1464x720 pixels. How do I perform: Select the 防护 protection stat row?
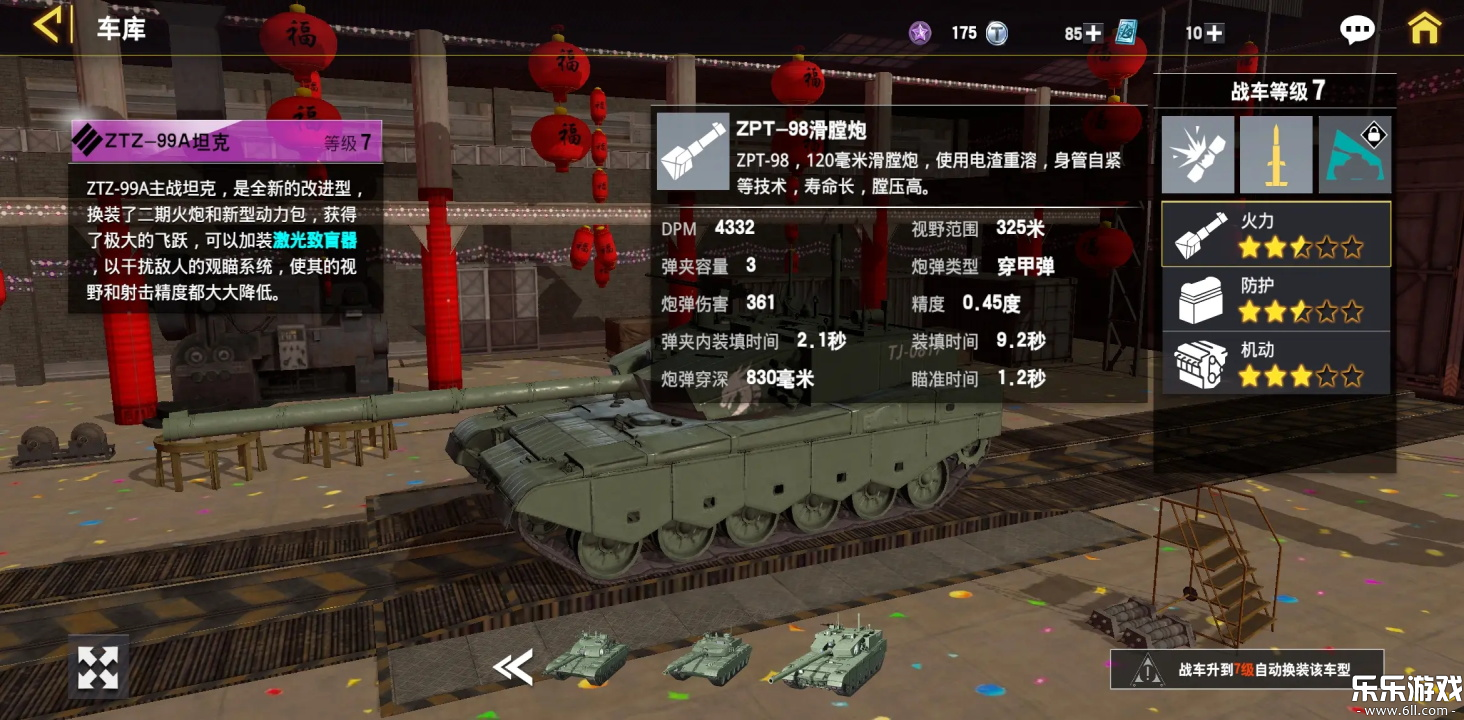pyautogui.click(x=1276, y=298)
